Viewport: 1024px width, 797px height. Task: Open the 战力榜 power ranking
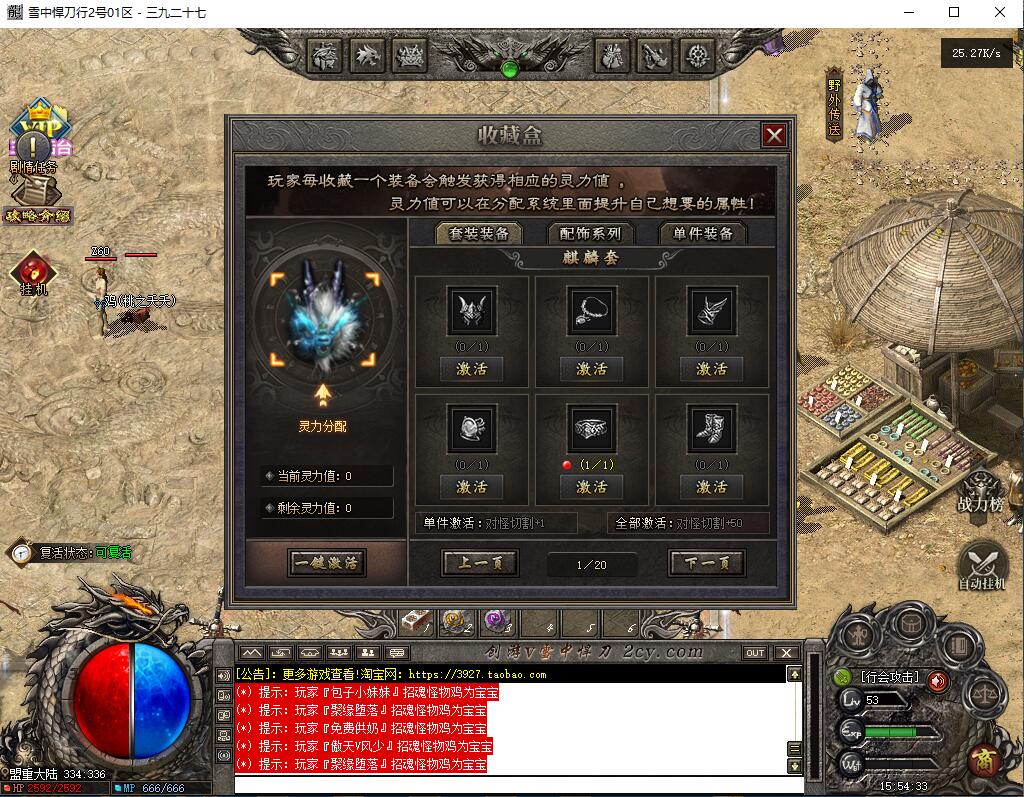(x=980, y=490)
